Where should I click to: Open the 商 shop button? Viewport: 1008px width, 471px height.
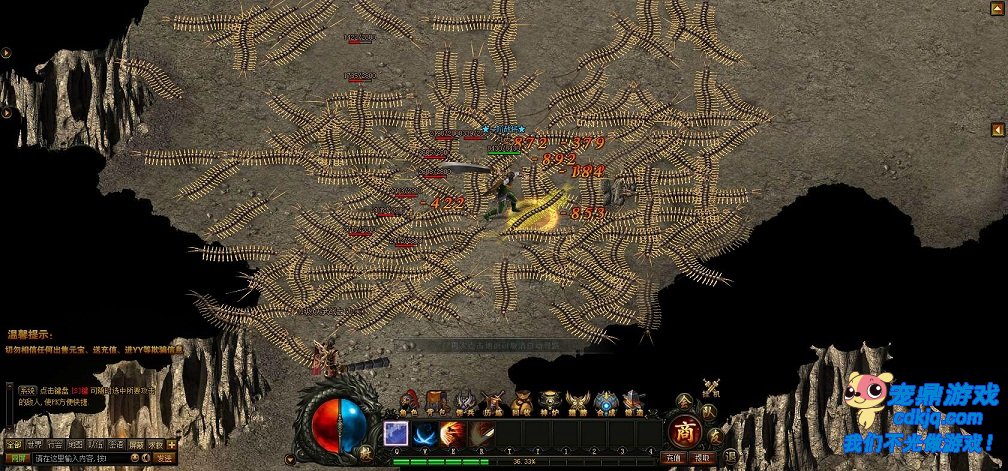click(x=685, y=432)
